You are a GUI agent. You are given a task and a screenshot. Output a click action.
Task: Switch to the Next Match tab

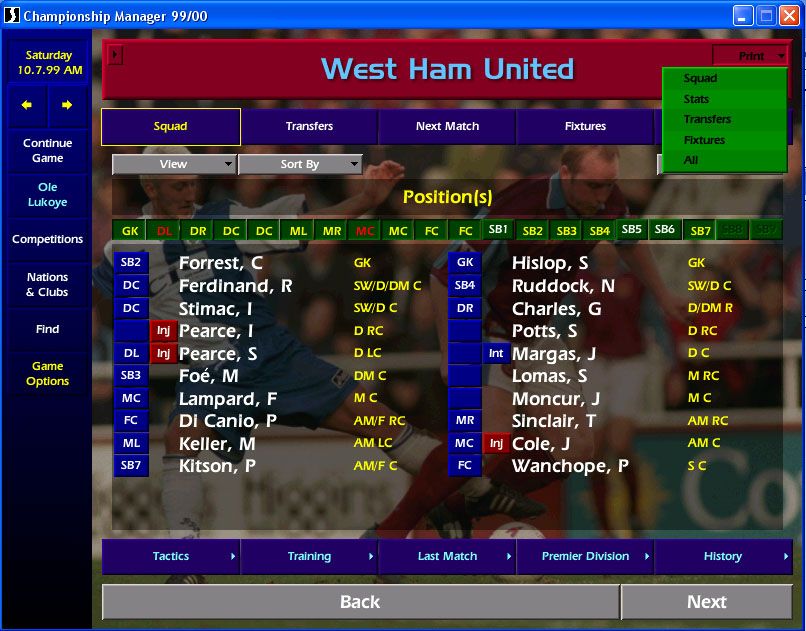point(447,127)
